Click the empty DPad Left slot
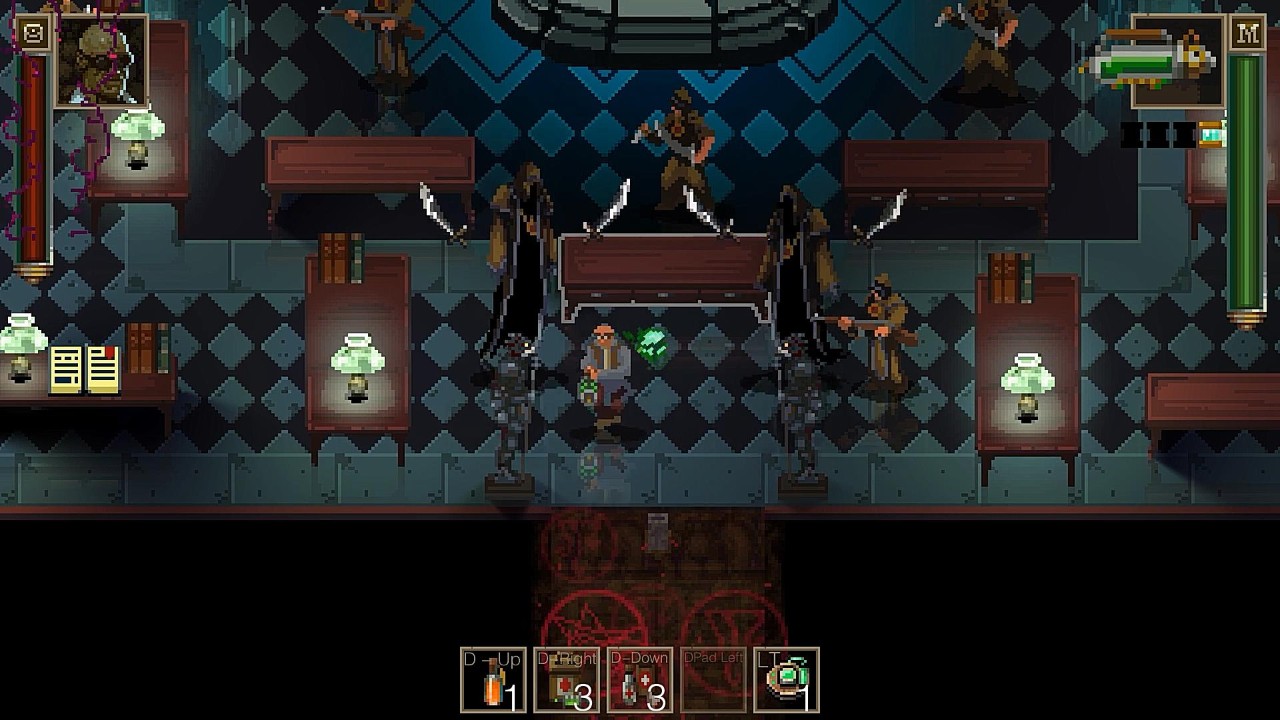The image size is (1280, 720). click(x=713, y=680)
